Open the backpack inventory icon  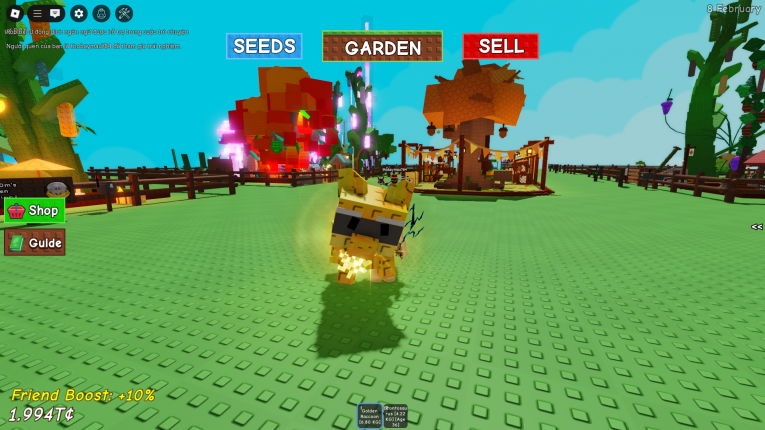tap(101, 13)
